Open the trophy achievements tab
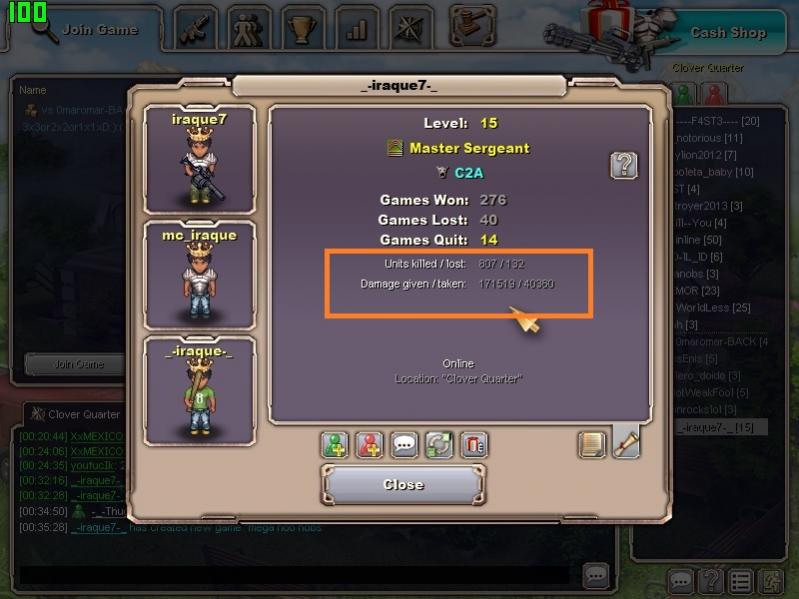Screen dimensions: 799x599 (303, 28)
